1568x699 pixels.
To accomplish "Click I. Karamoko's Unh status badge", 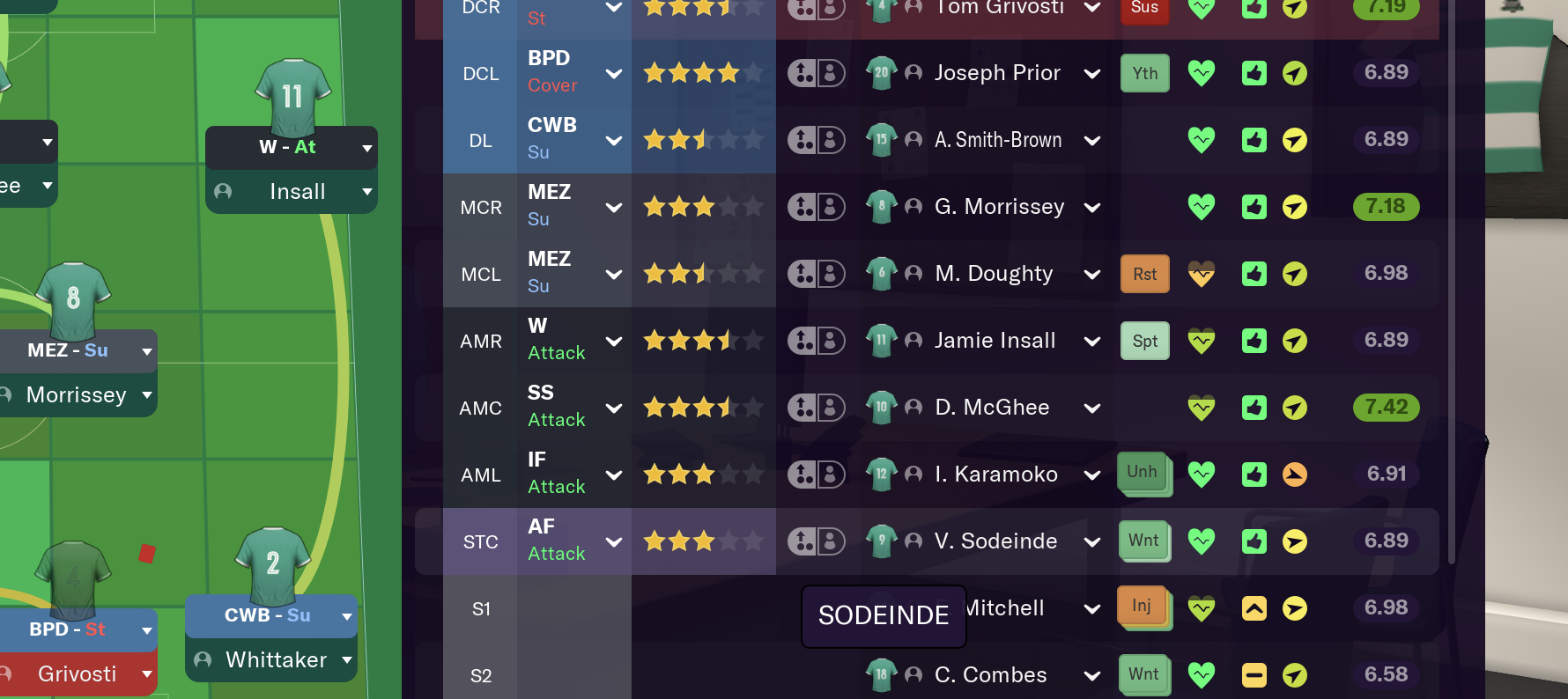I will (x=1143, y=473).
